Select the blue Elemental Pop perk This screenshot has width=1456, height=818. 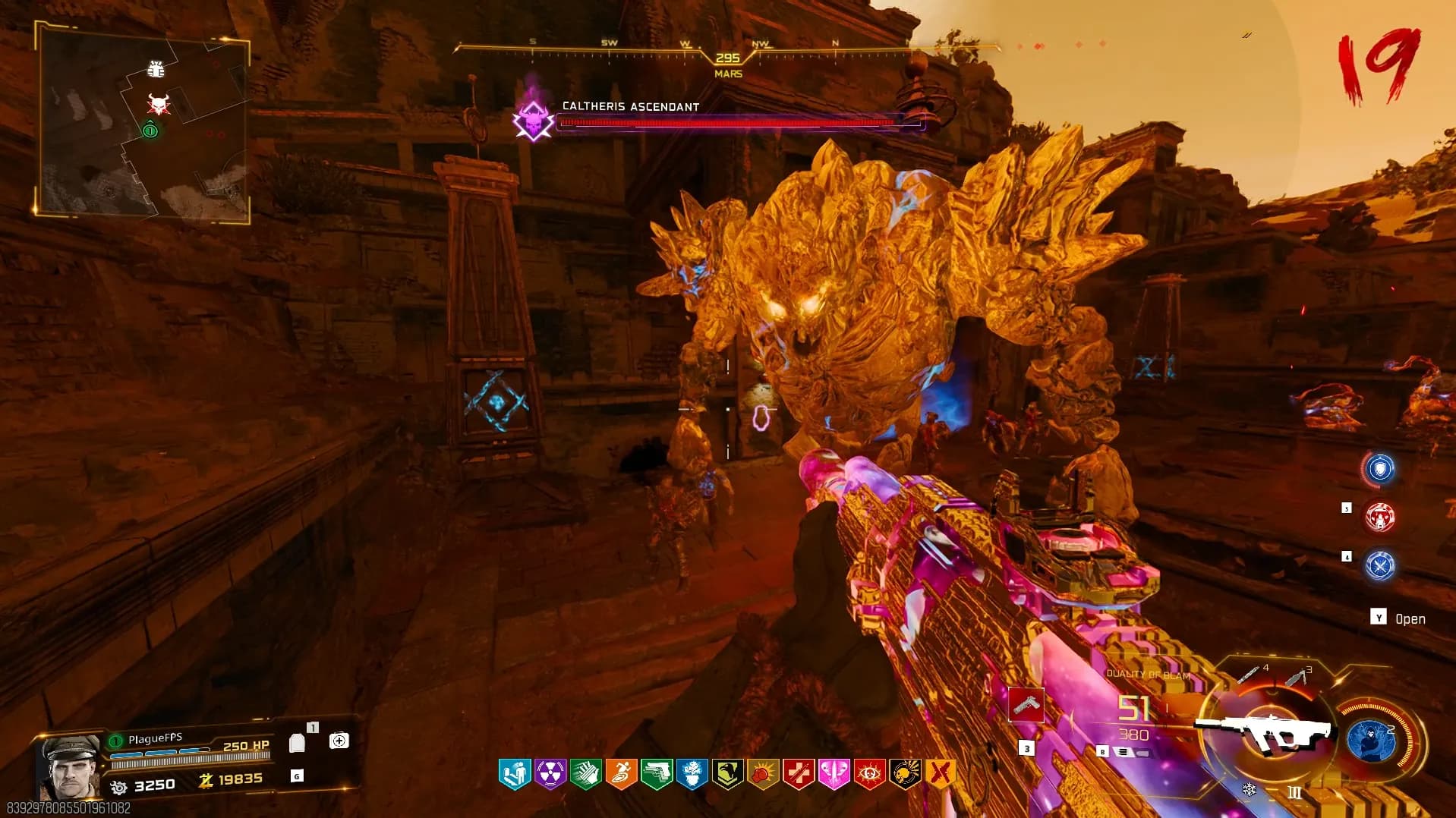(692, 774)
